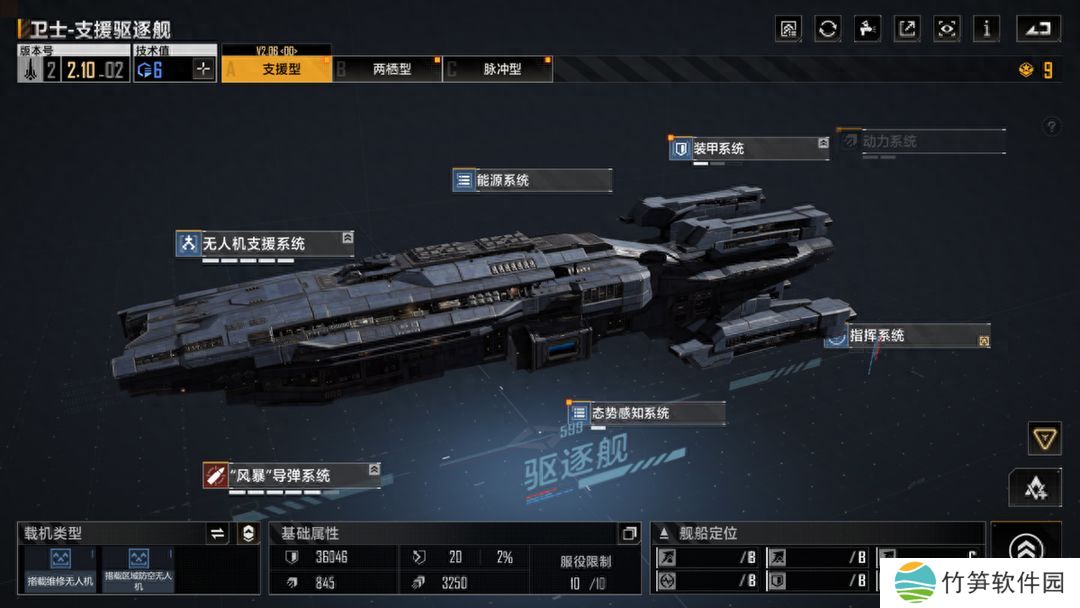Click the help question mark icon

click(1051, 127)
